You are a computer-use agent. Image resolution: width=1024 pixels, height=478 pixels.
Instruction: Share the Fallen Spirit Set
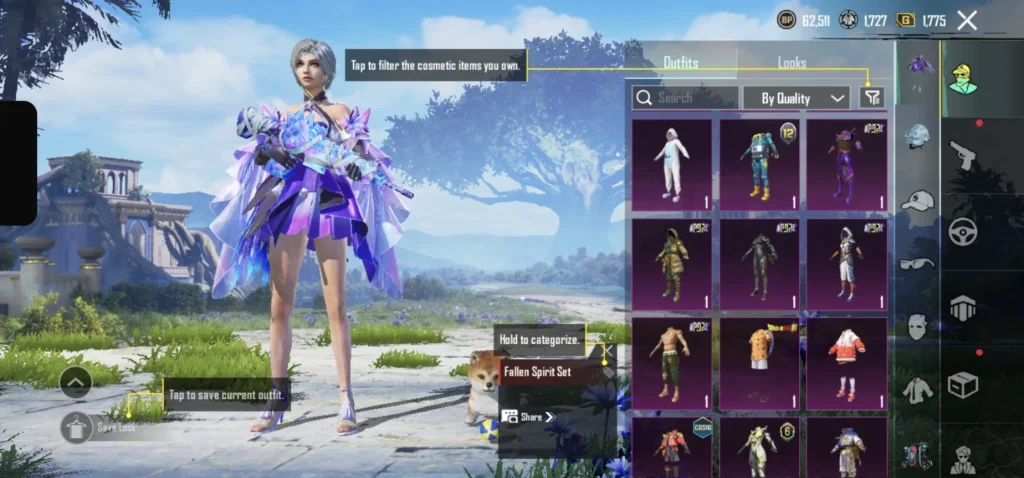[x=528, y=416]
